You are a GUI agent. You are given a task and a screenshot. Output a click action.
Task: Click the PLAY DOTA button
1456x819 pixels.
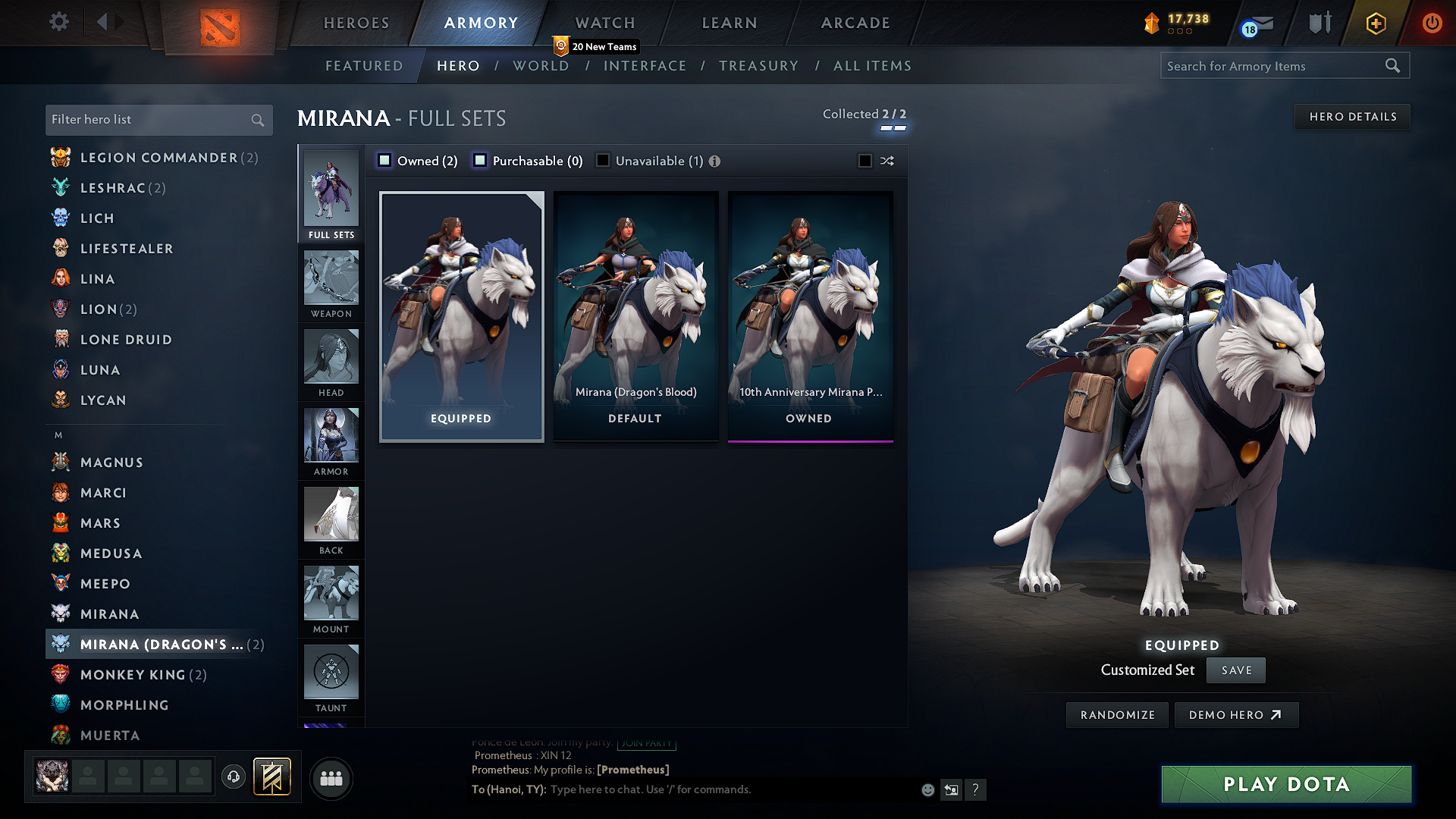pos(1285,784)
